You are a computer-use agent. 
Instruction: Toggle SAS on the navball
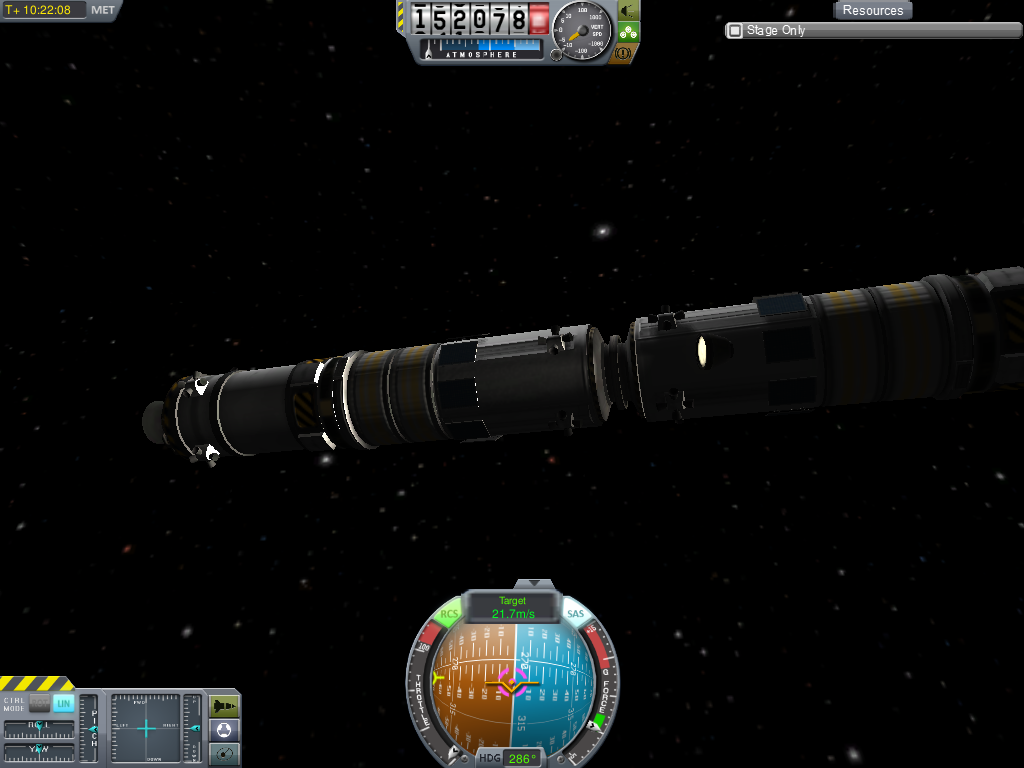(575, 614)
